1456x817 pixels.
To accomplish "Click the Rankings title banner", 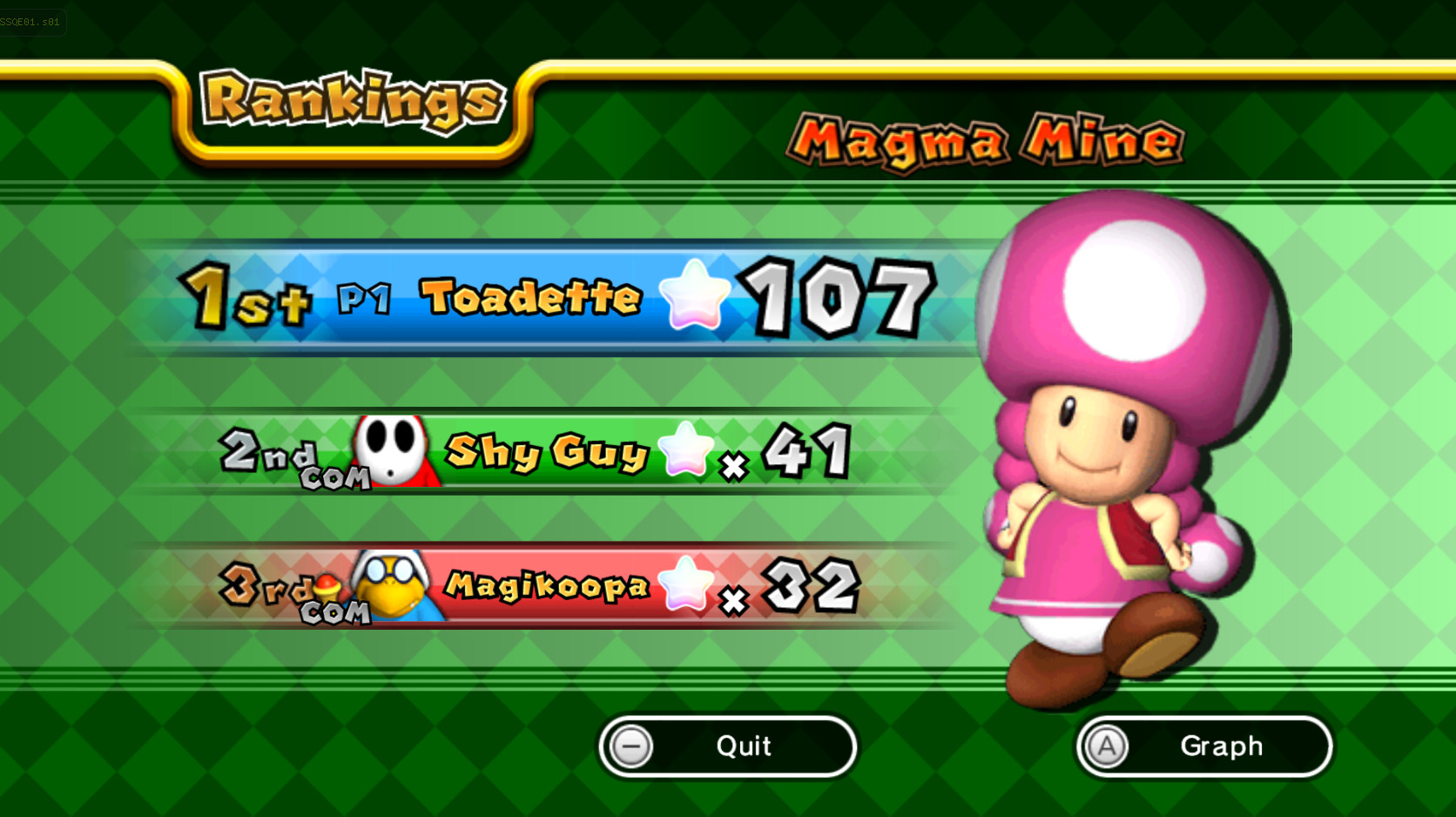I will tap(353, 100).
